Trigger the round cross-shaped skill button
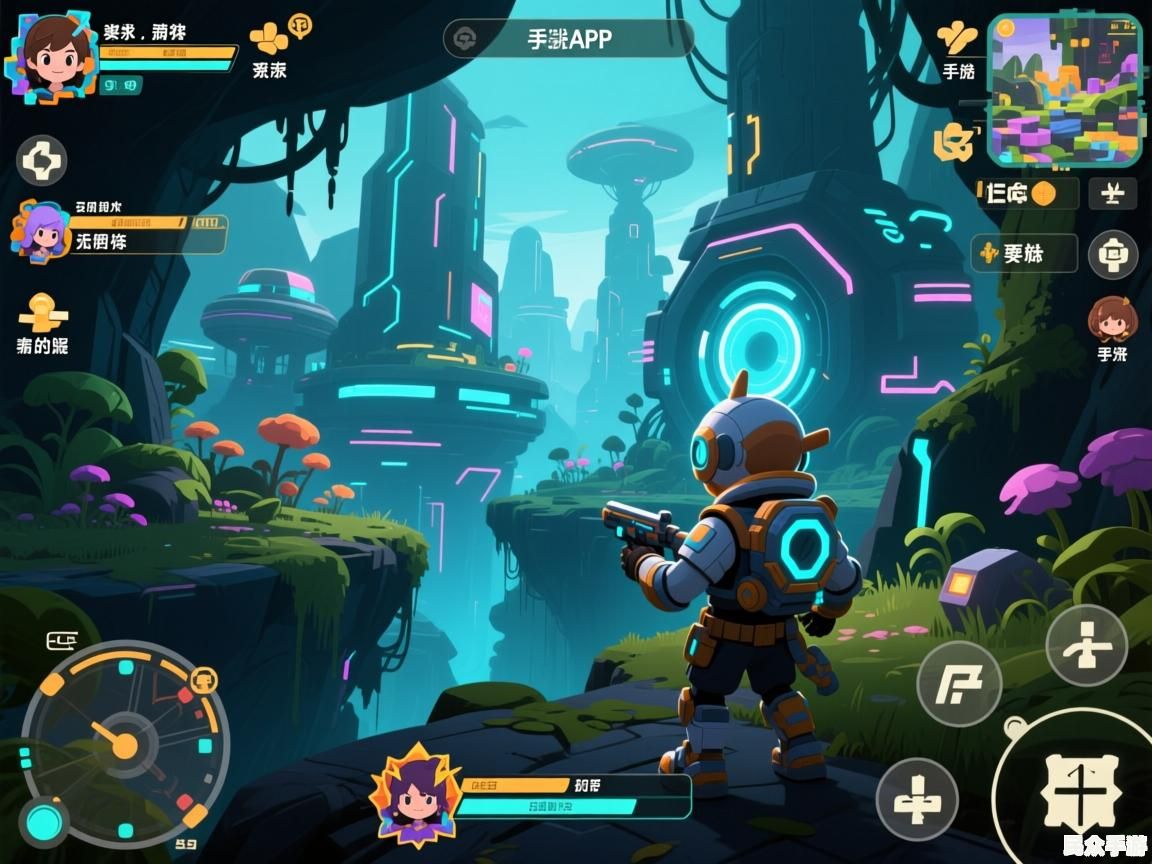Viewport: 1152px width, 864px height. (x=917, y=799)
